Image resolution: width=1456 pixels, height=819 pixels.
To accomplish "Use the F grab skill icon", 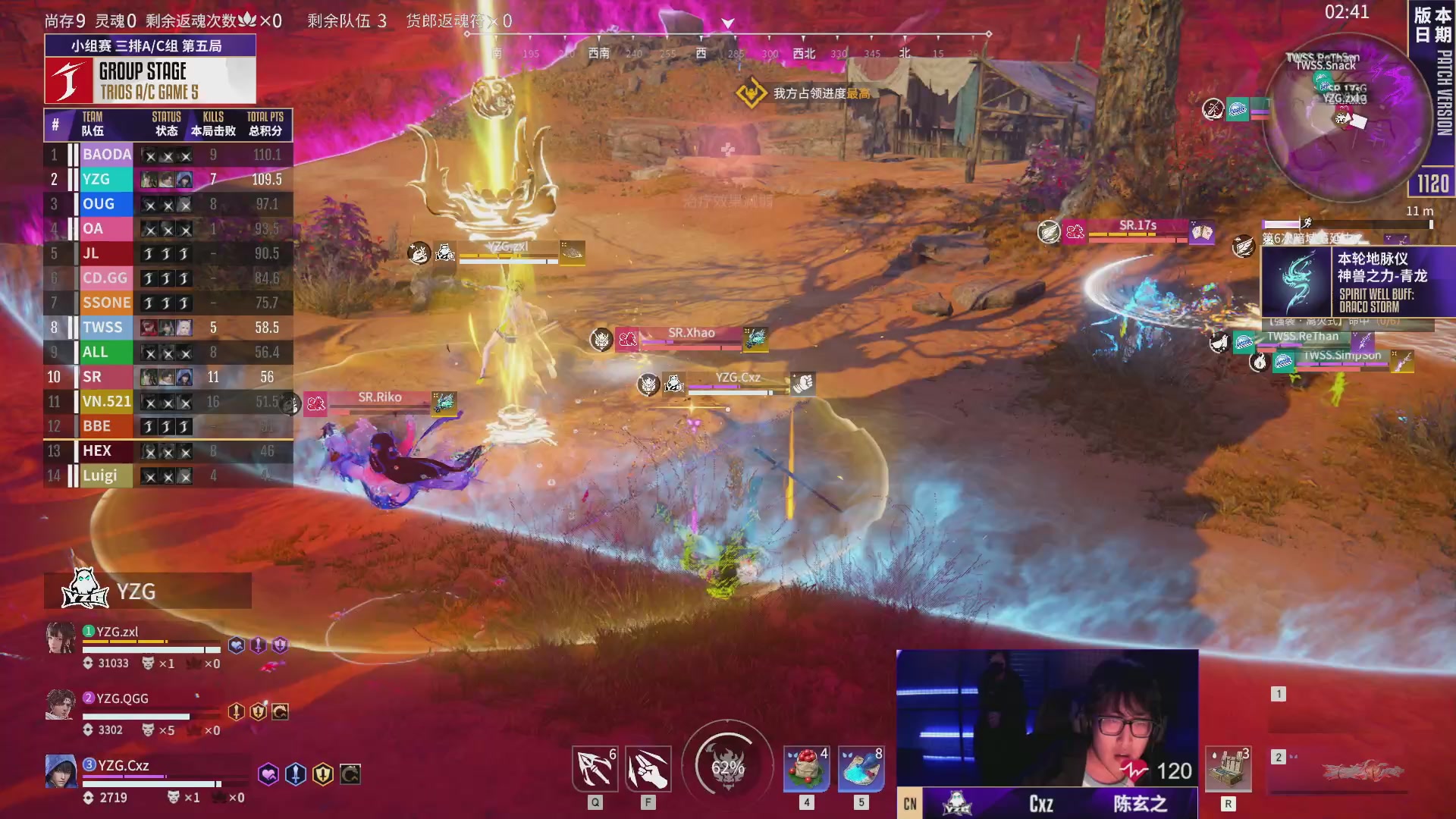I will (x=648, y=769).
